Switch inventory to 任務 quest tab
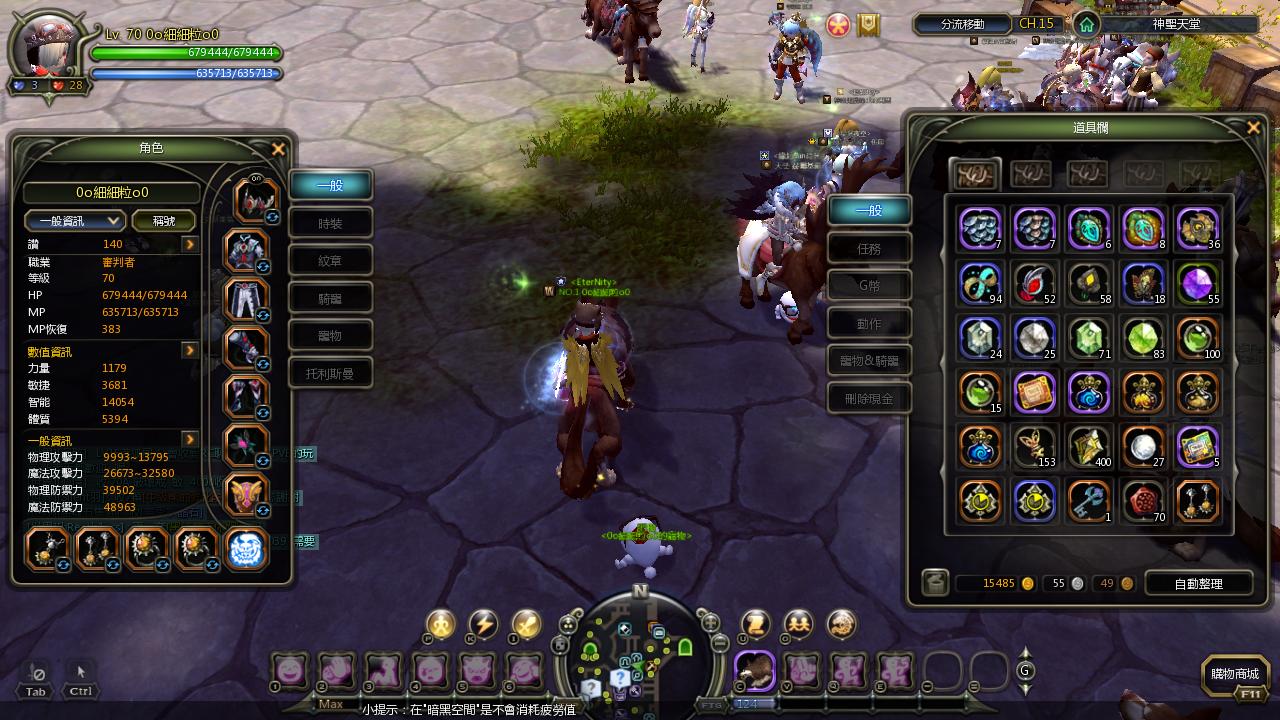 [869, 249]
